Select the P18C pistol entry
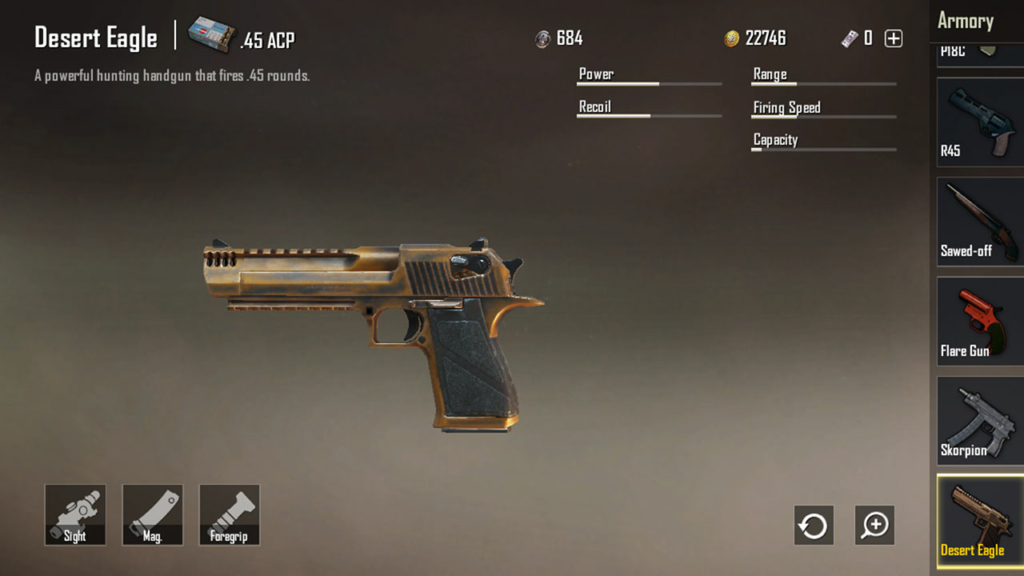This screenshot has width=1024, height=576. pyautogui.click(x=980, y=54)
